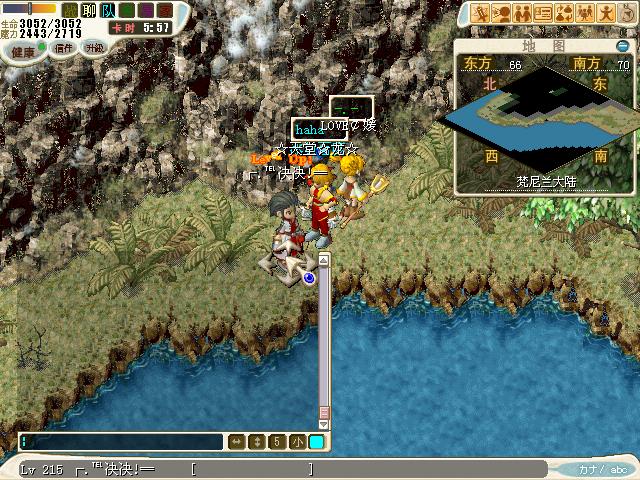Toggle the 小 font size button
This screenshot has height=480, width=640.
[x=296, y=441]
